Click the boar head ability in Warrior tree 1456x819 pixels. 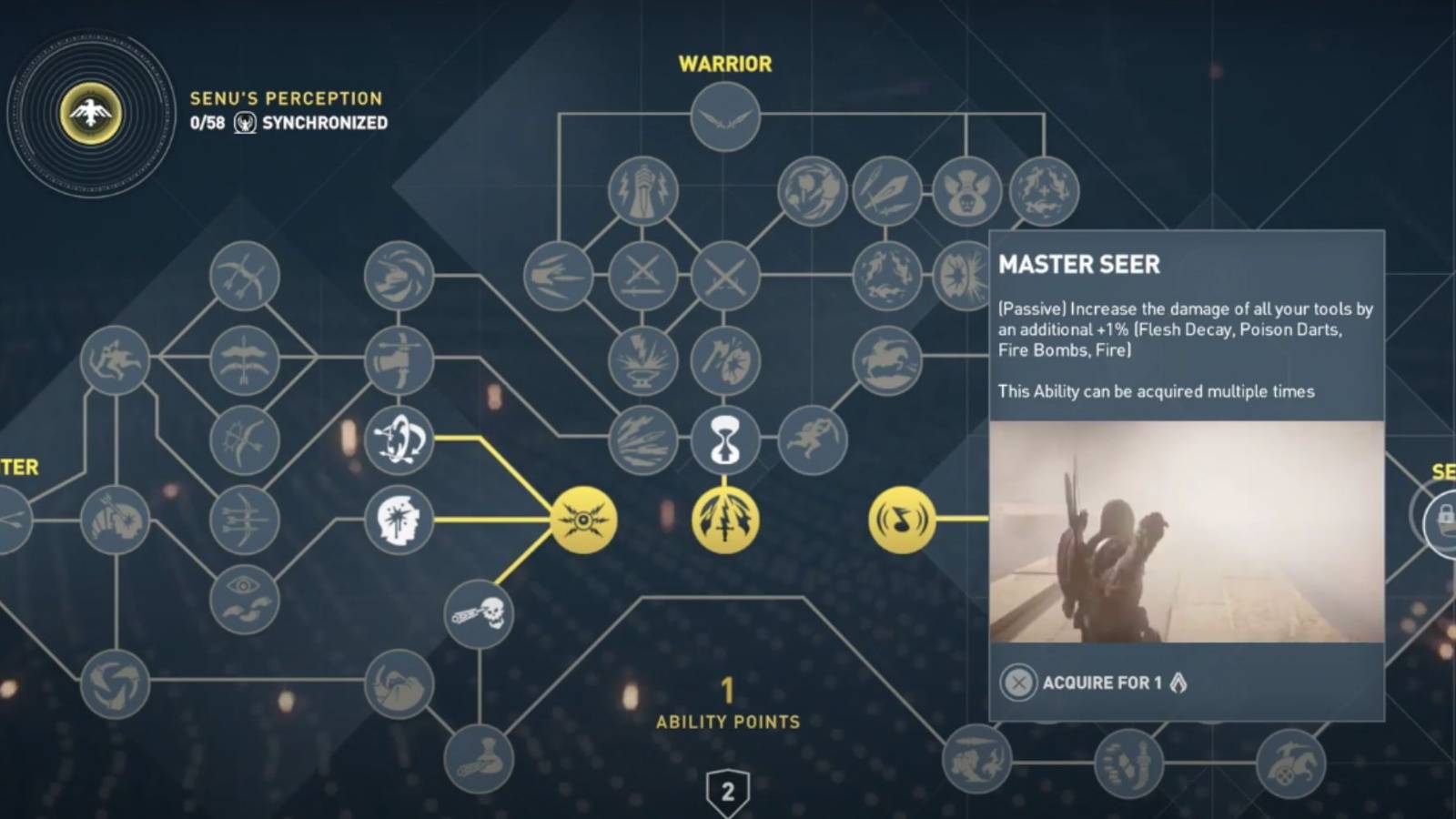[966, 193]
